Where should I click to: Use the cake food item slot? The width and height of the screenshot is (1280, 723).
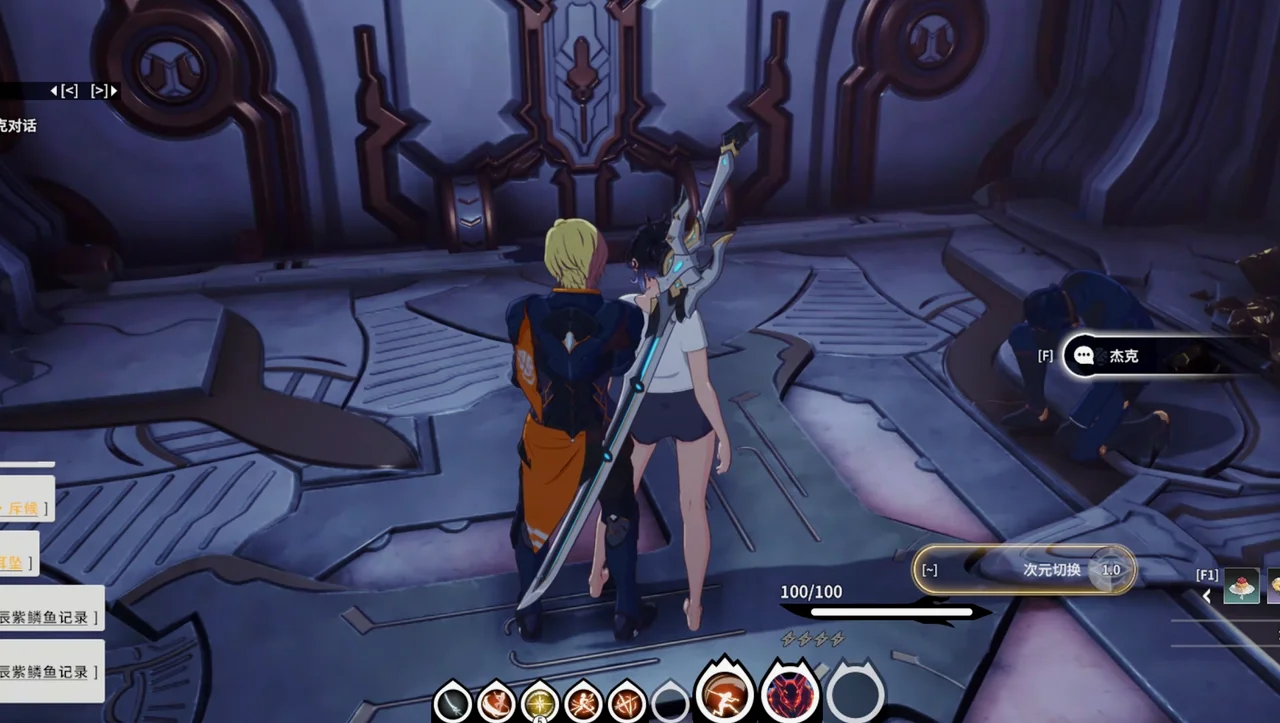click(1241, 586)
